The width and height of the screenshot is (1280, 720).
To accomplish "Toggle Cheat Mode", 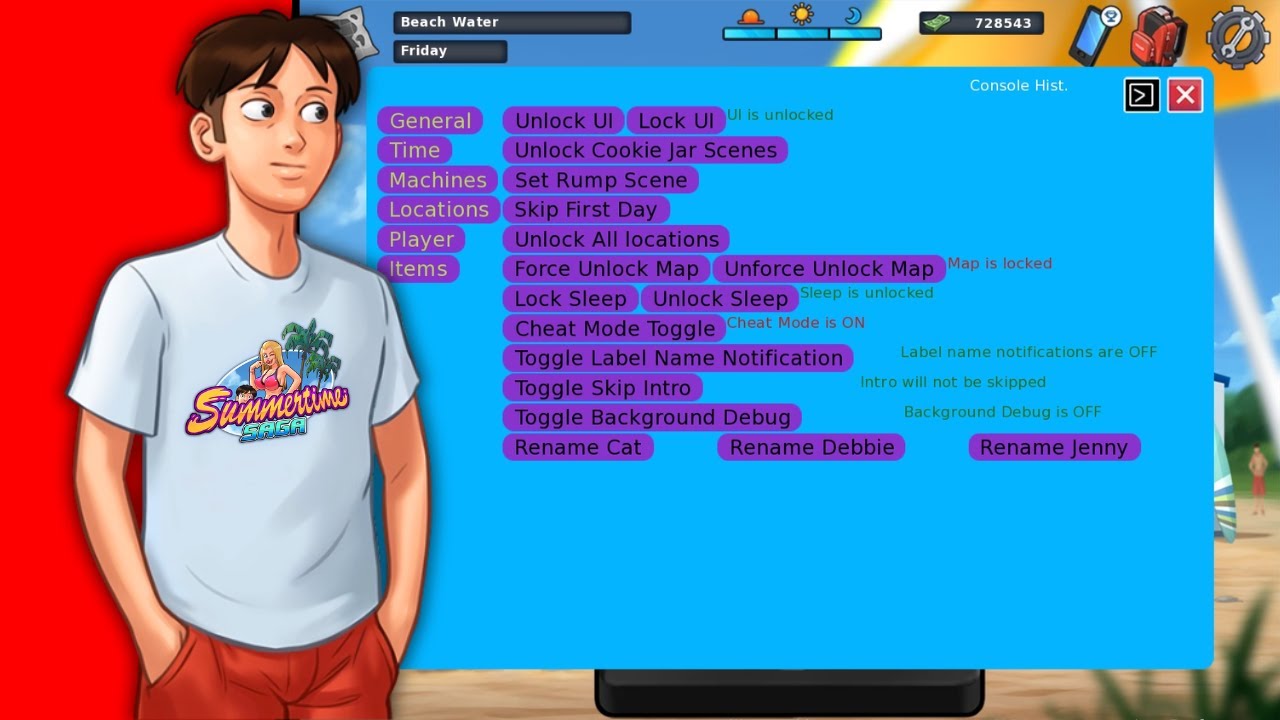I will (614, 328).
